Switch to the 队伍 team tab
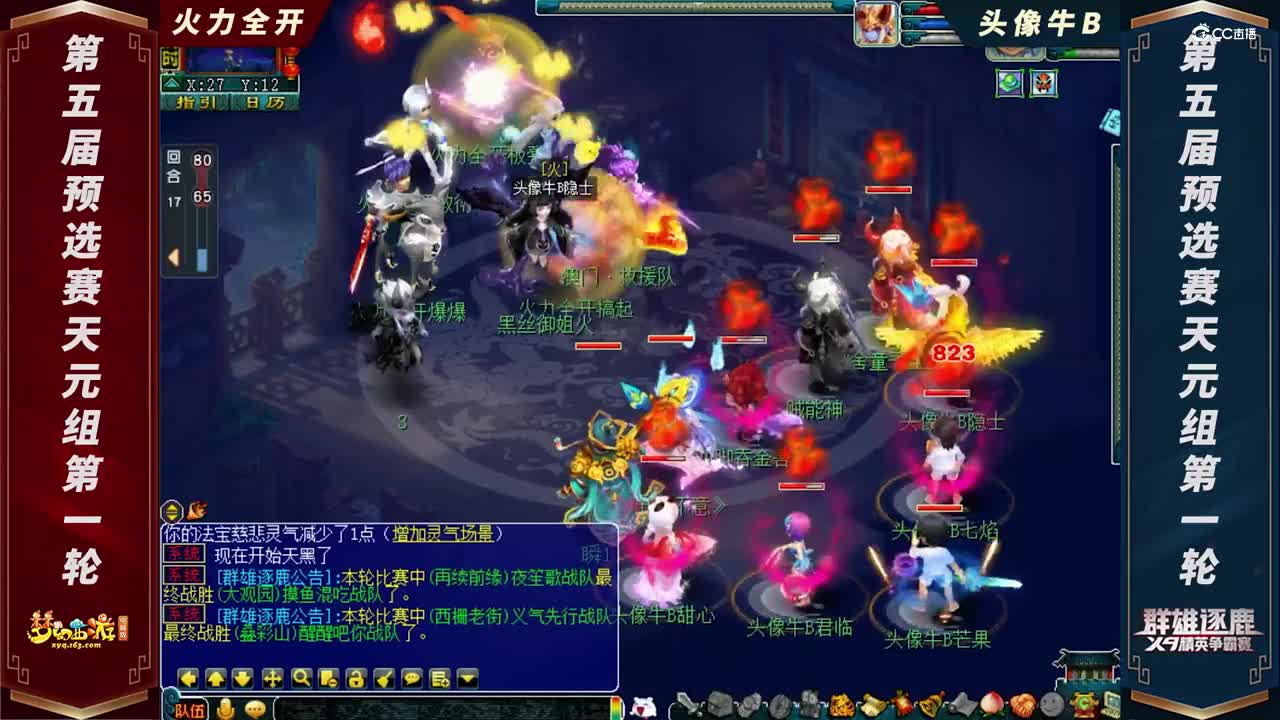Image resolution: width=1280 pixels, height=720 pixels. pos(188,709)
